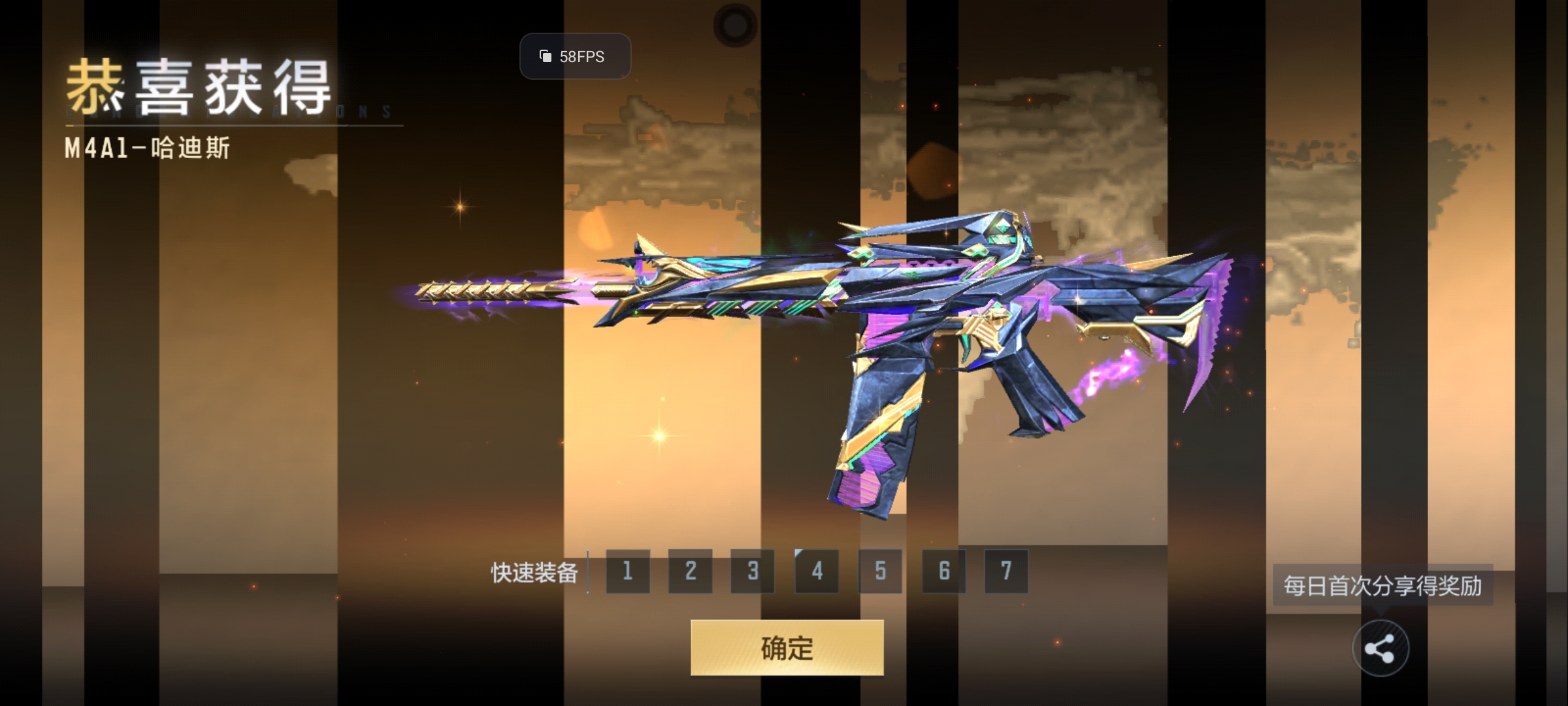Quick-equip to loadout slot 3
This screenshot has height=706, width=1568.
tap(753, 571)
